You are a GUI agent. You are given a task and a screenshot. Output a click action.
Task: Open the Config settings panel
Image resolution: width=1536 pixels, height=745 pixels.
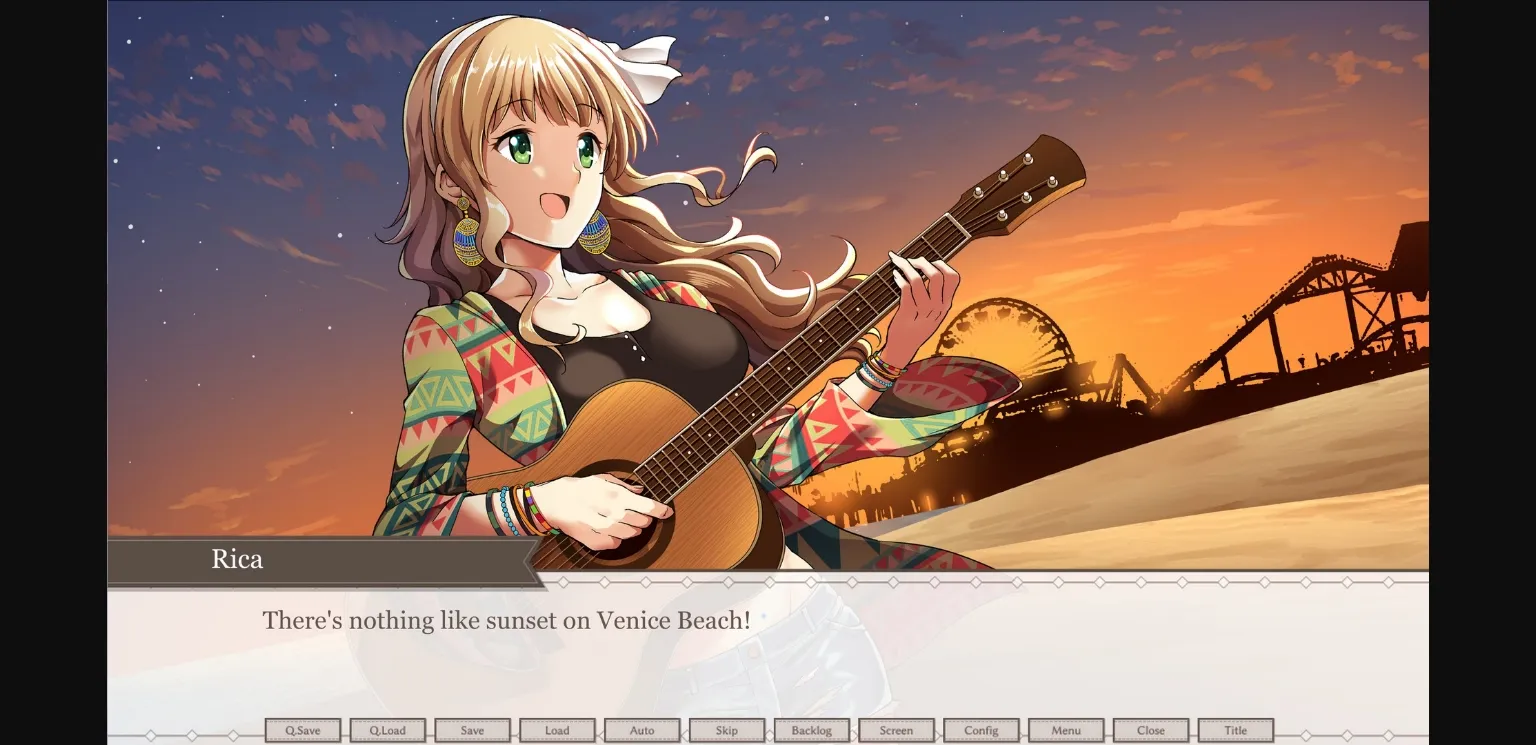pyautogui.click(x=980, y=730)
